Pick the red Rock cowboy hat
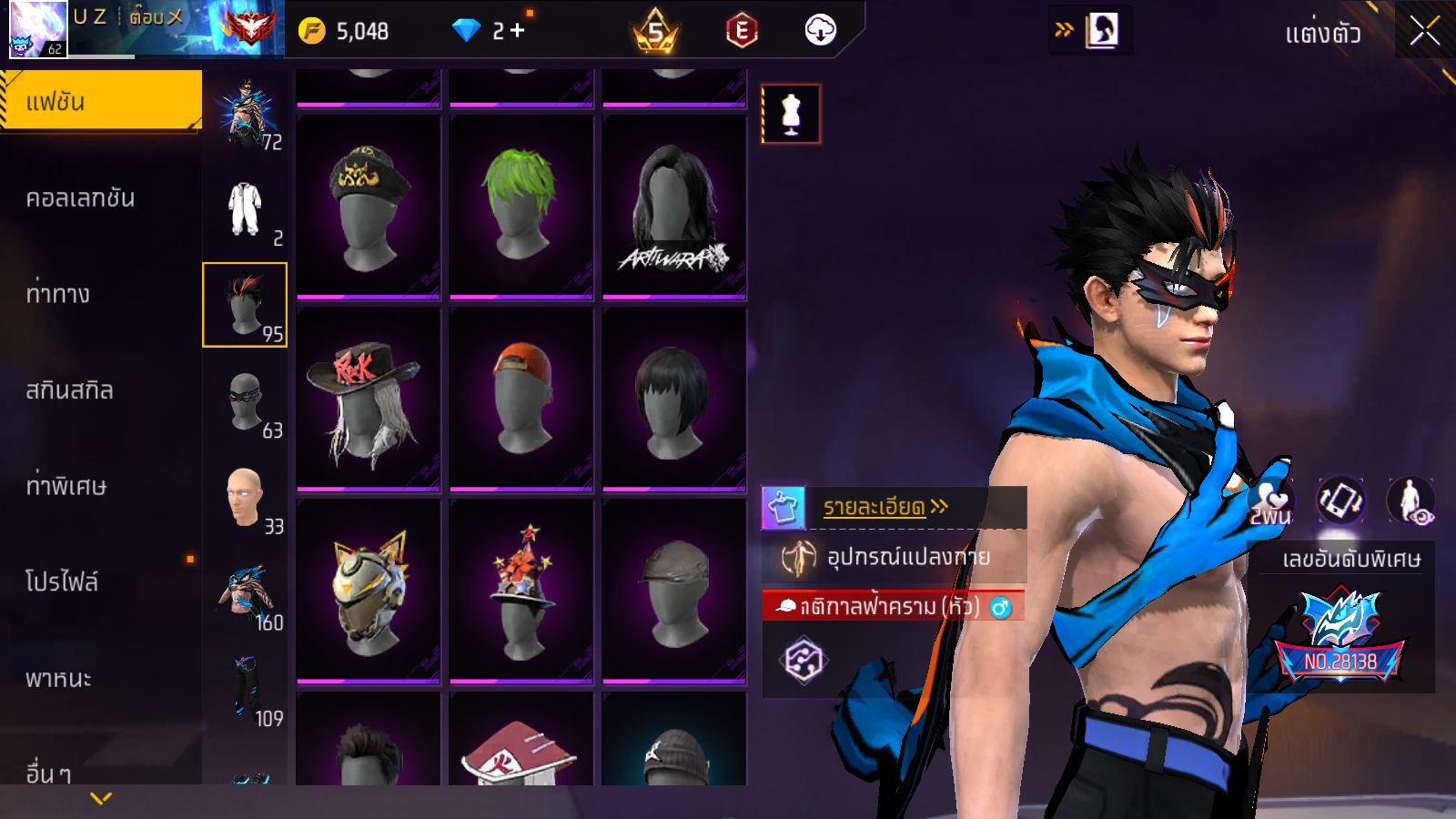The width and height of the screenshot is (1456, 819). pyautogui.click(x=368, y=399)
